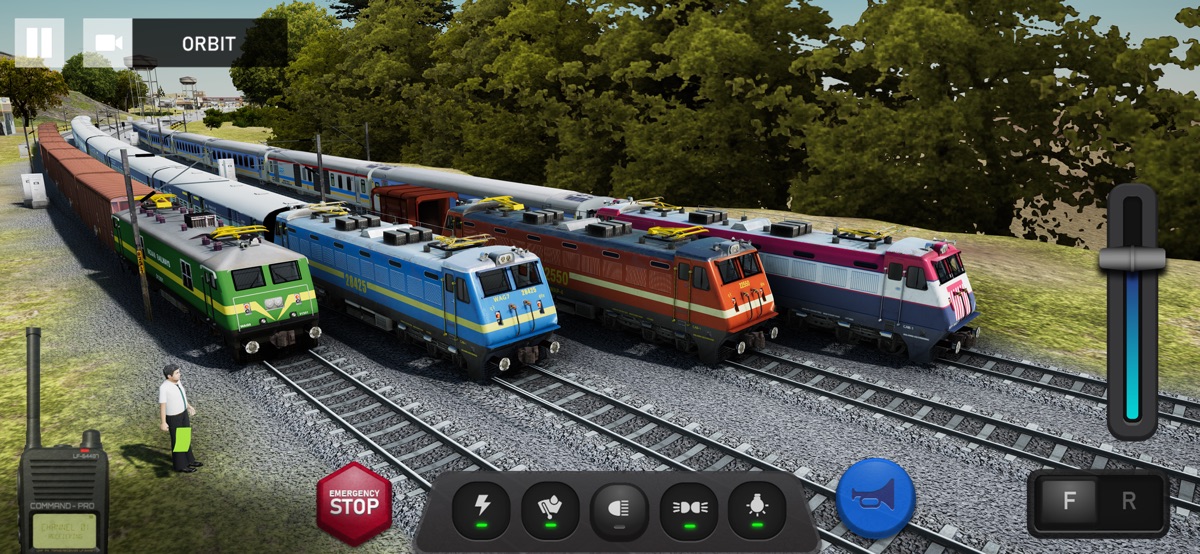Switch camera view with the camera icon

pos(108,43)
